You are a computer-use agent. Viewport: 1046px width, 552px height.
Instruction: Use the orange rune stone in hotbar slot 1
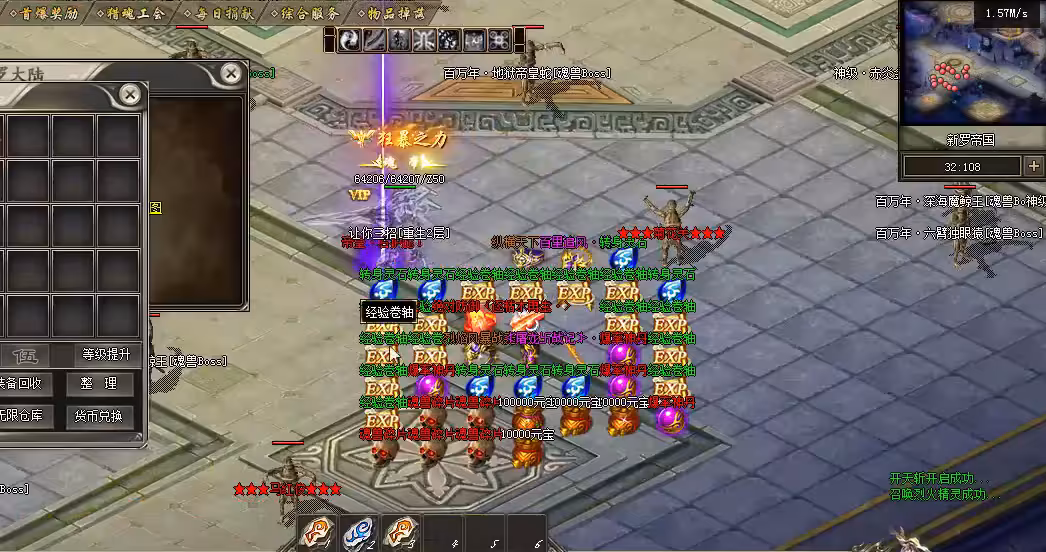(316, 533)
